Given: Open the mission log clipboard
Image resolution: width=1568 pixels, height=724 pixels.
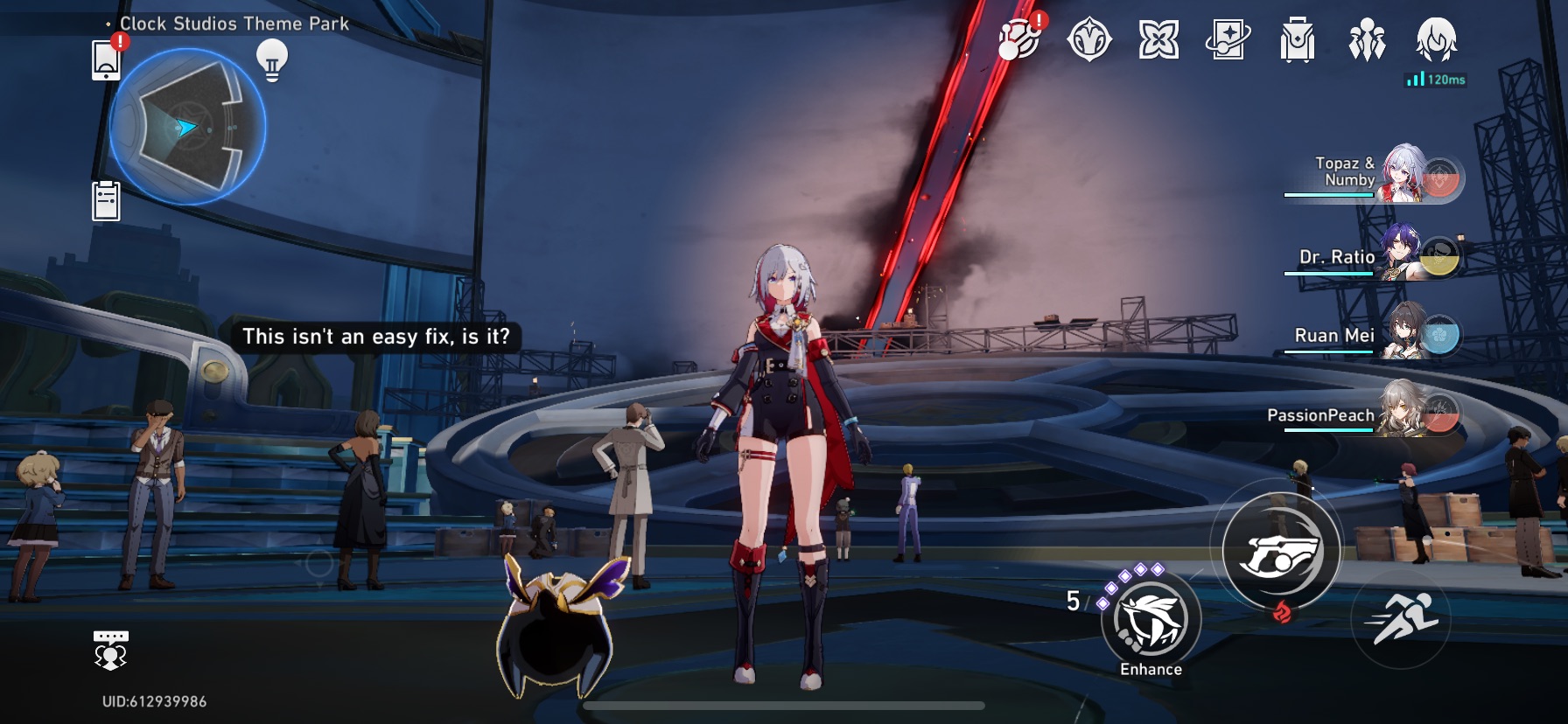Looking at the screenshot, I should 105,199.
